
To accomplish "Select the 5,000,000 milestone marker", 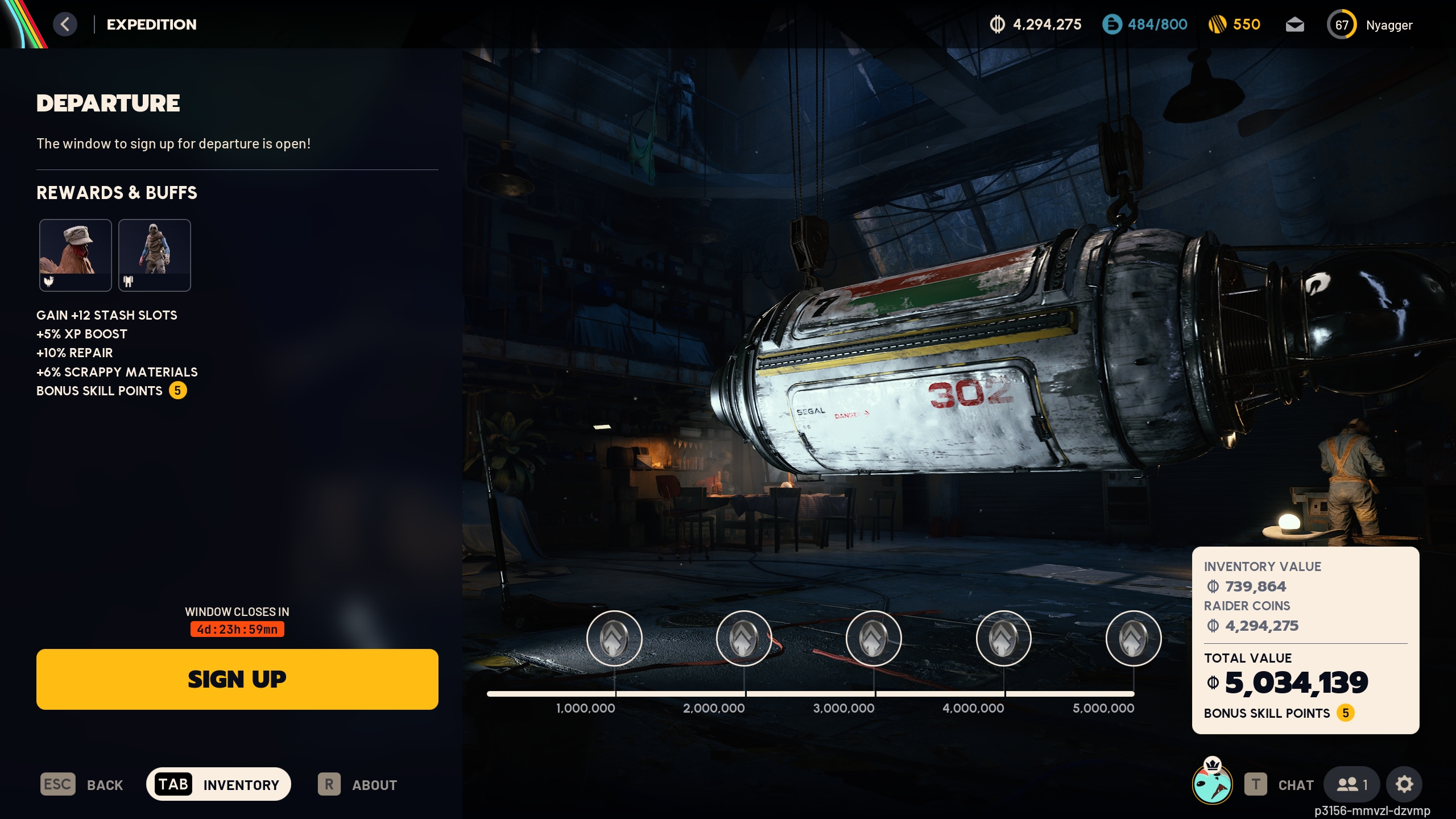I will click(x=1134, y=638).
